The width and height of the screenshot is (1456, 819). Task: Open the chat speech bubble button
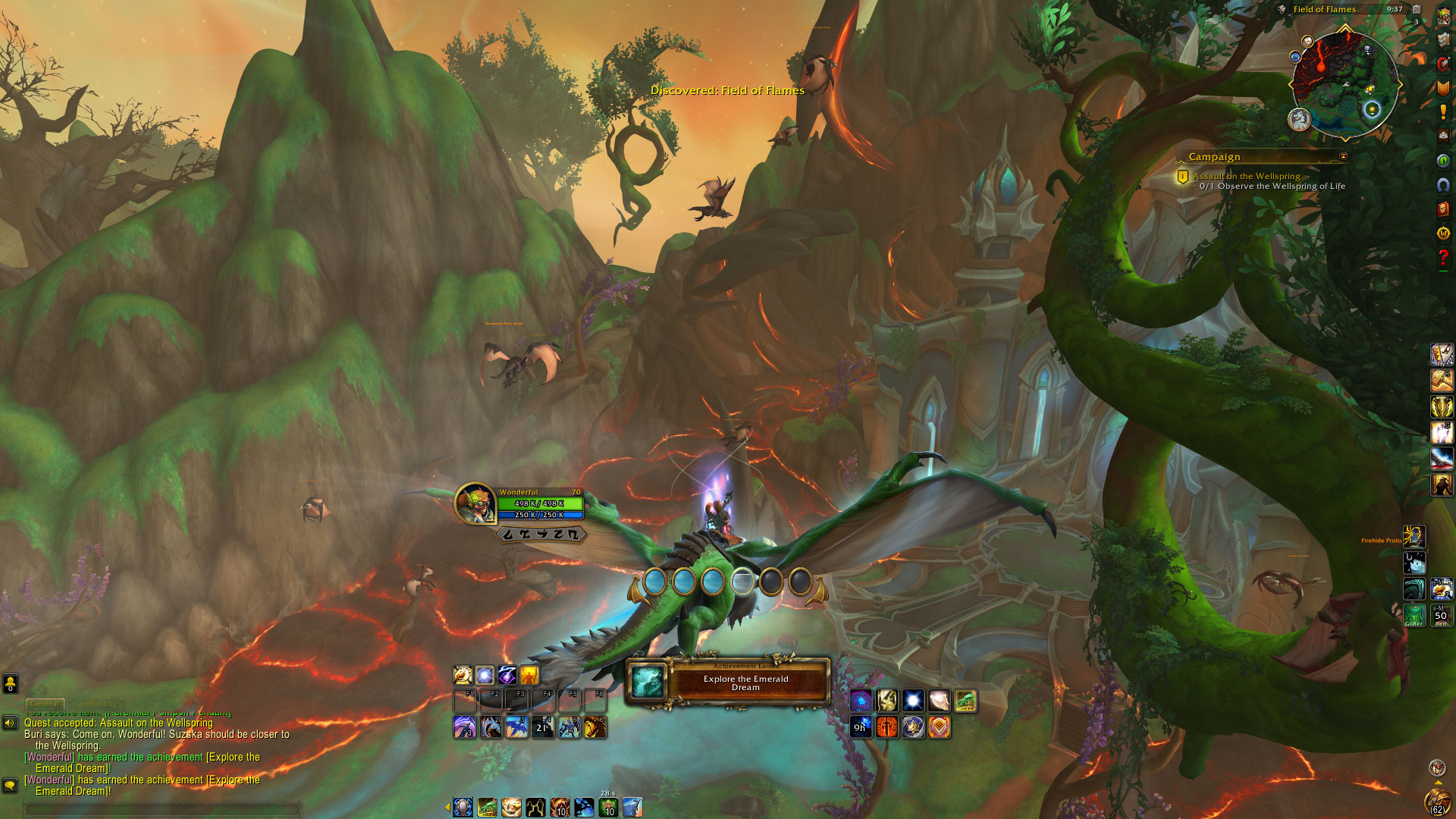point(10,785)
